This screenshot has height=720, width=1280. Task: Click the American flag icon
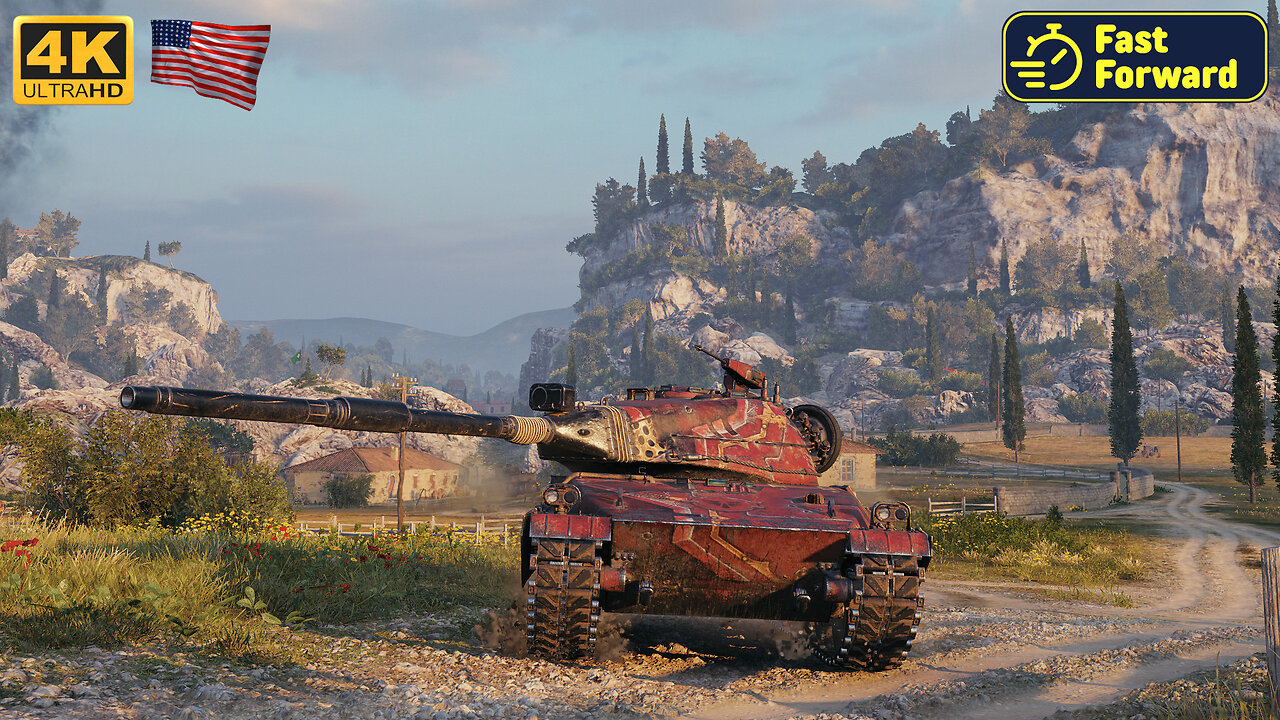(210, 63)
